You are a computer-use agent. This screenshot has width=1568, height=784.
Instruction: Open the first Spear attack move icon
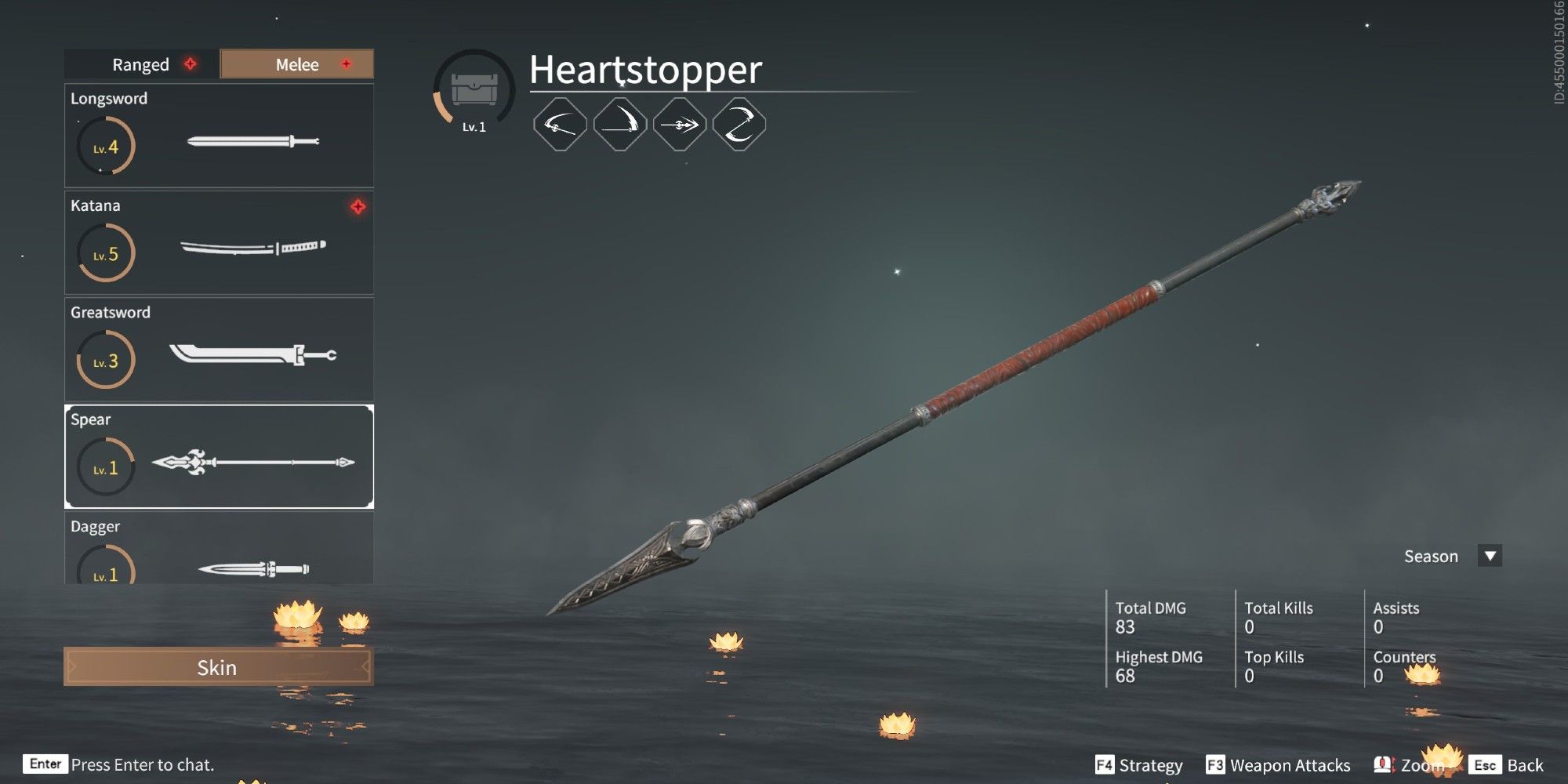point(559,124)
